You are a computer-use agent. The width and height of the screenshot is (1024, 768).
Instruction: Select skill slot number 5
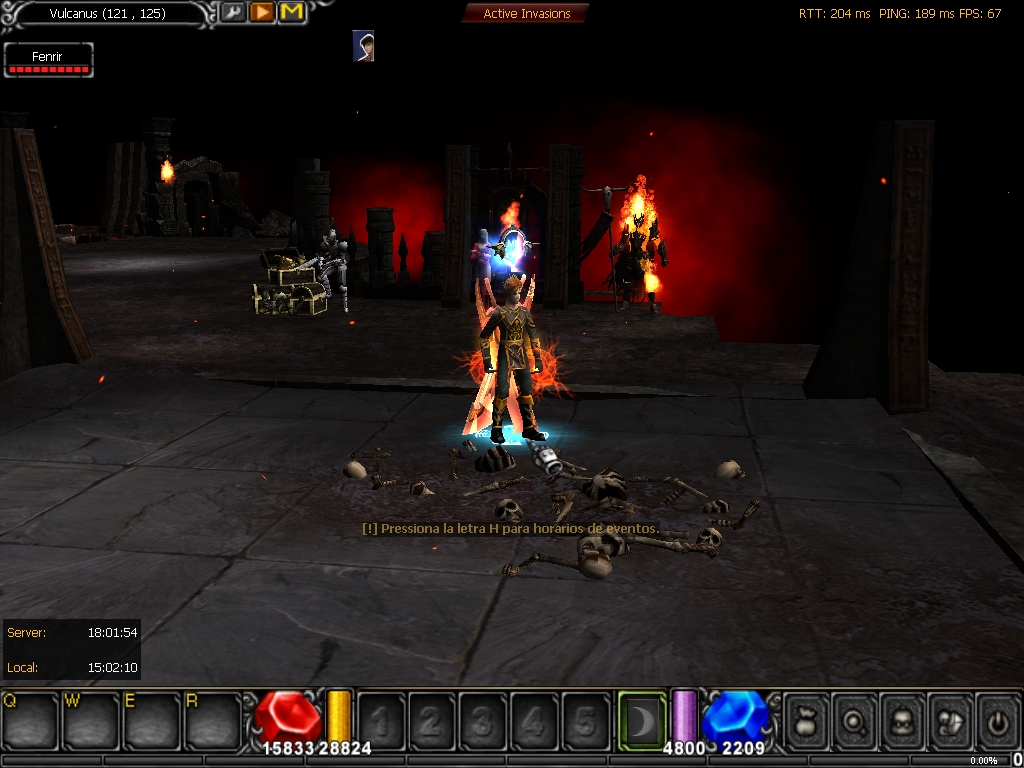(x=585, y=720)
